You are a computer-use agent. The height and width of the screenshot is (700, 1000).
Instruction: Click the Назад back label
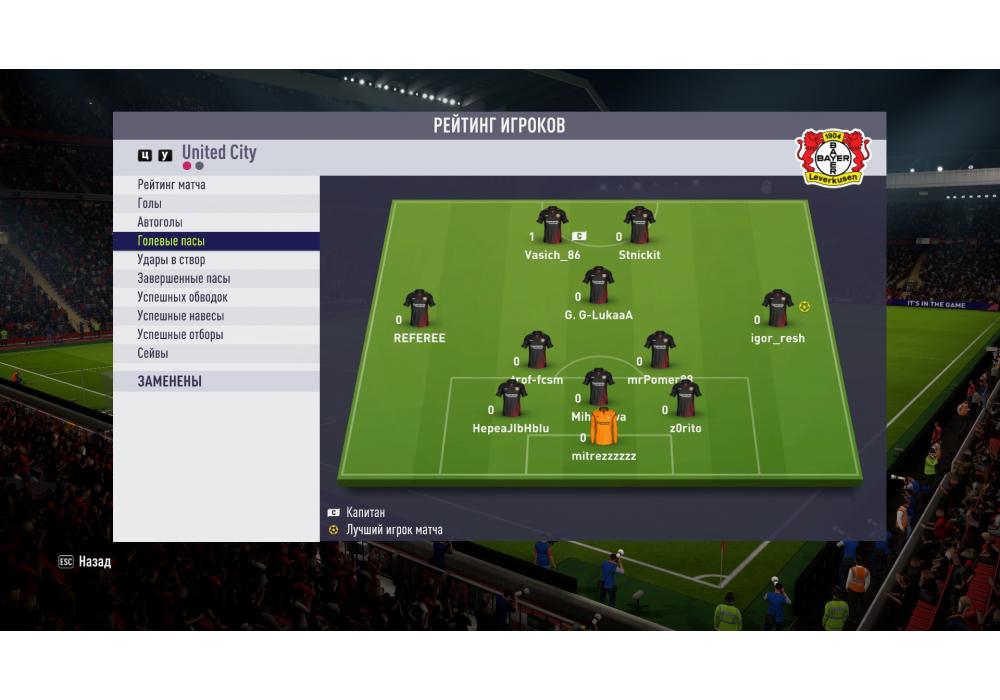[x=94, y=562]
